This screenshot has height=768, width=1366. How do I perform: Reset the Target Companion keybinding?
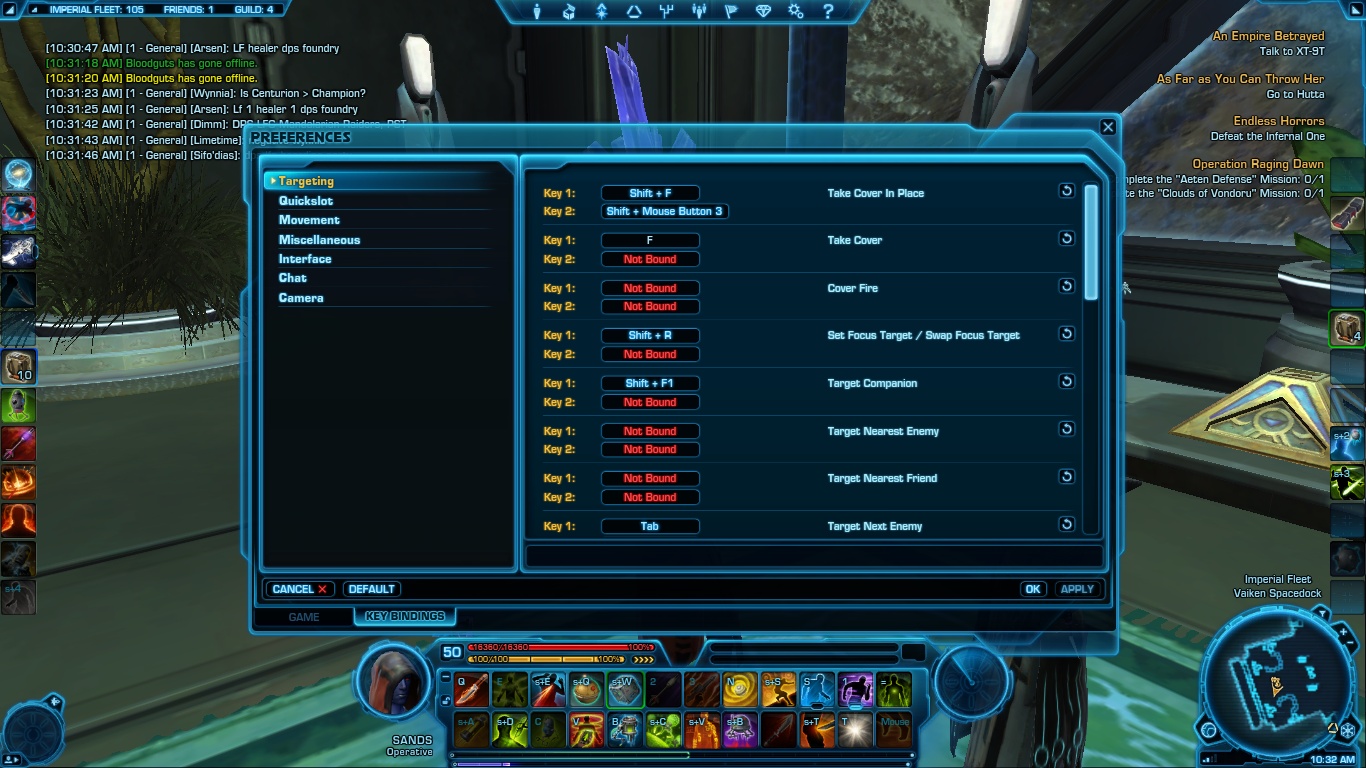coord(1067,381)
